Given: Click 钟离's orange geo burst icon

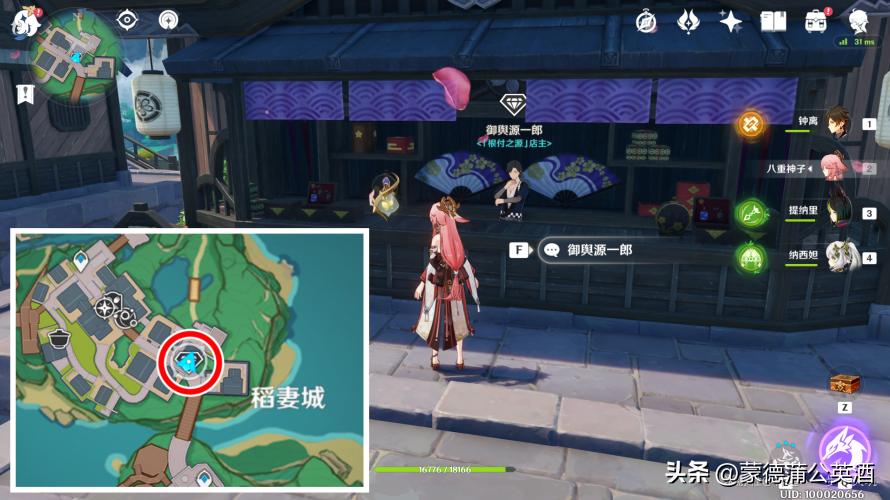Looking at the screenshot, I should [x=750, y=124].
